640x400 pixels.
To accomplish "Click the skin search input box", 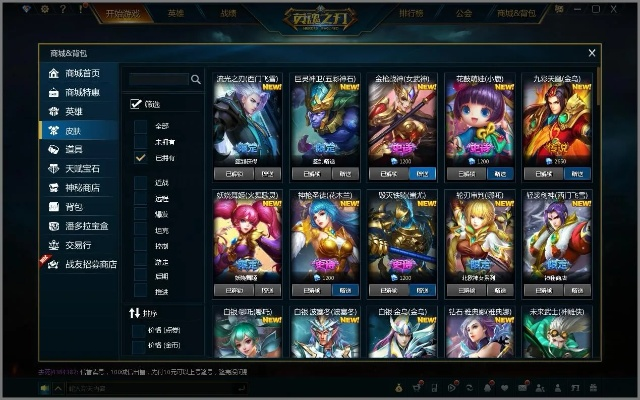I will [x=158, y=79].
